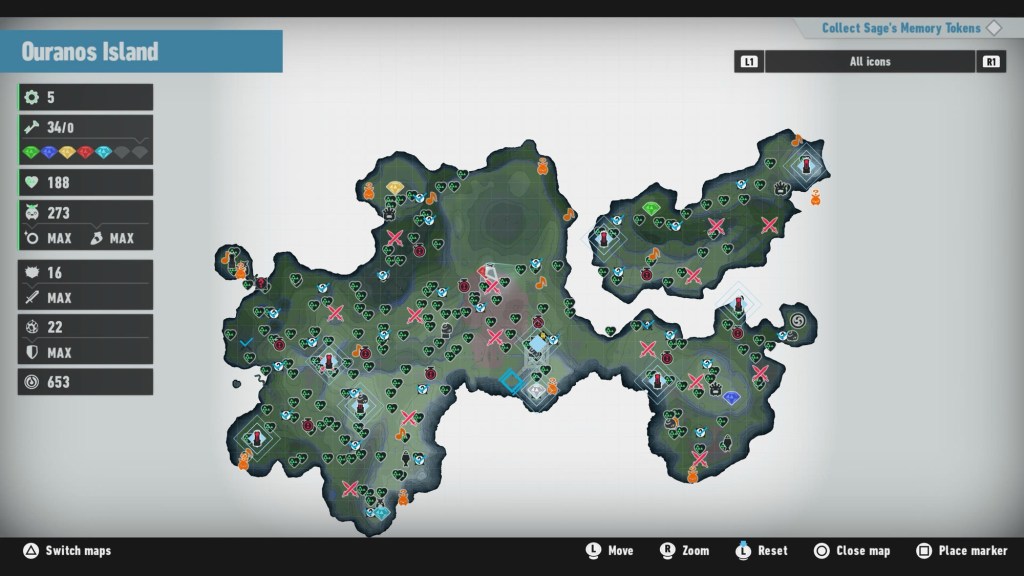The height and width of the screenshot is (576, 1024).
Task: Open the All icons map filter
Action: coord(870,62)
